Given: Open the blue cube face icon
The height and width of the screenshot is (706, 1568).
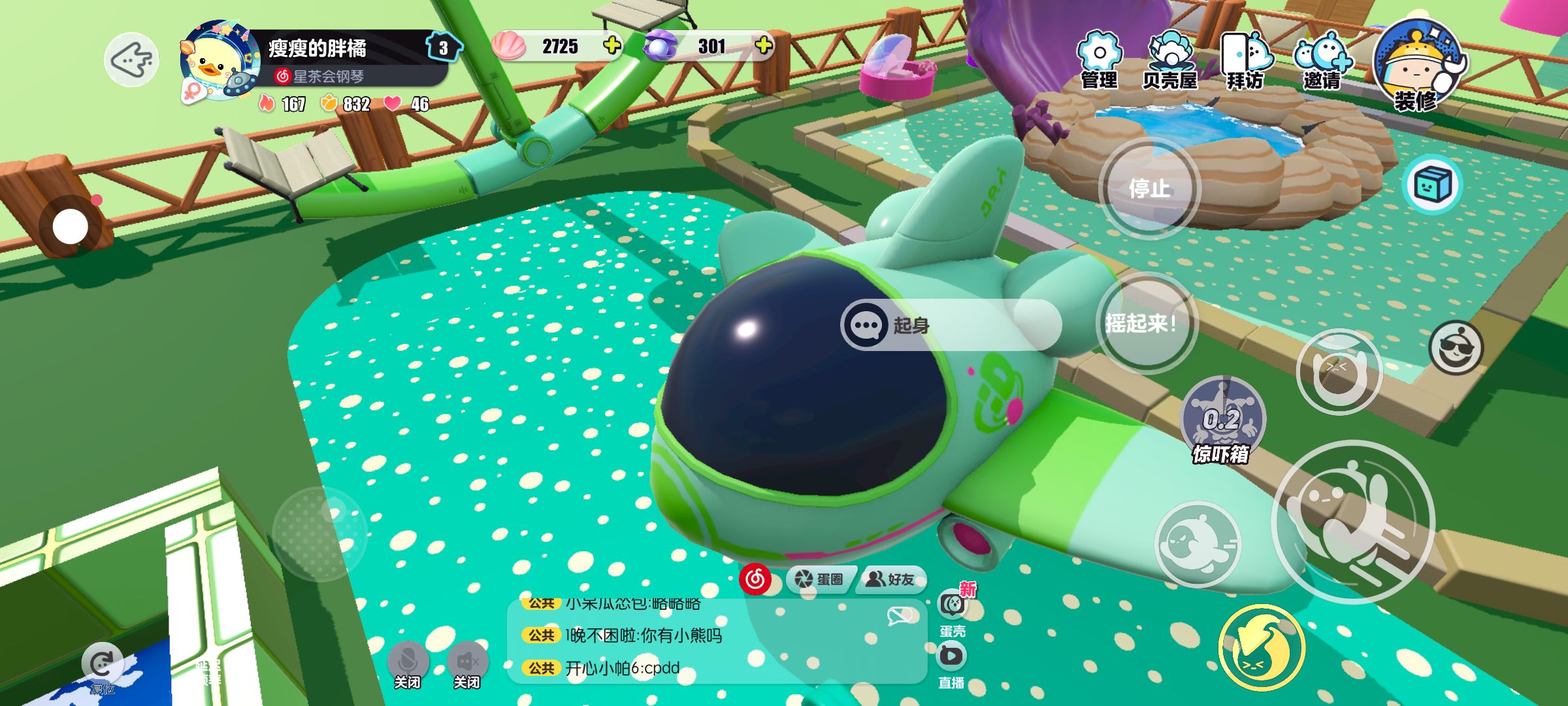Looking at the screenshot, I should point(1432,185).
